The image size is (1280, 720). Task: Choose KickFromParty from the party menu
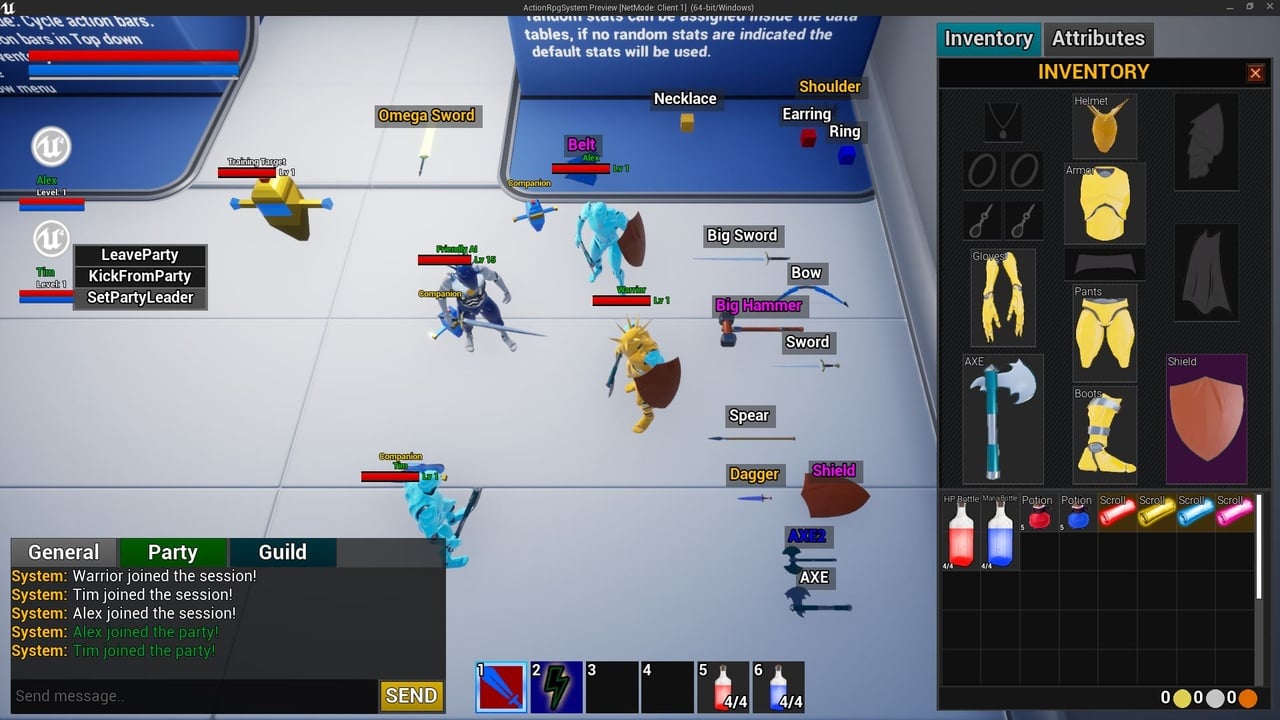[x=140, y=276]
